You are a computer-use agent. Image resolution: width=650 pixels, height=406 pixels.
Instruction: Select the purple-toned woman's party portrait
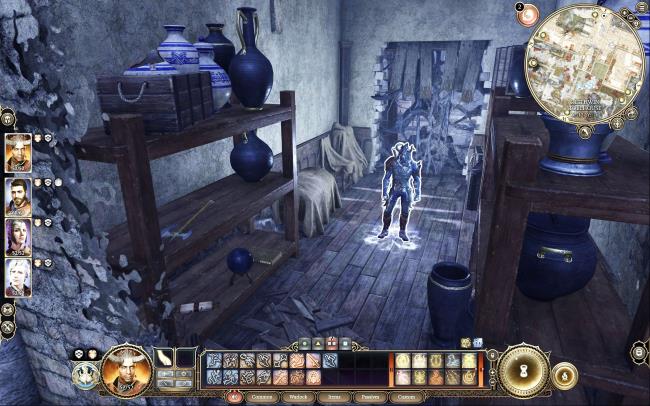click(18, 237)
